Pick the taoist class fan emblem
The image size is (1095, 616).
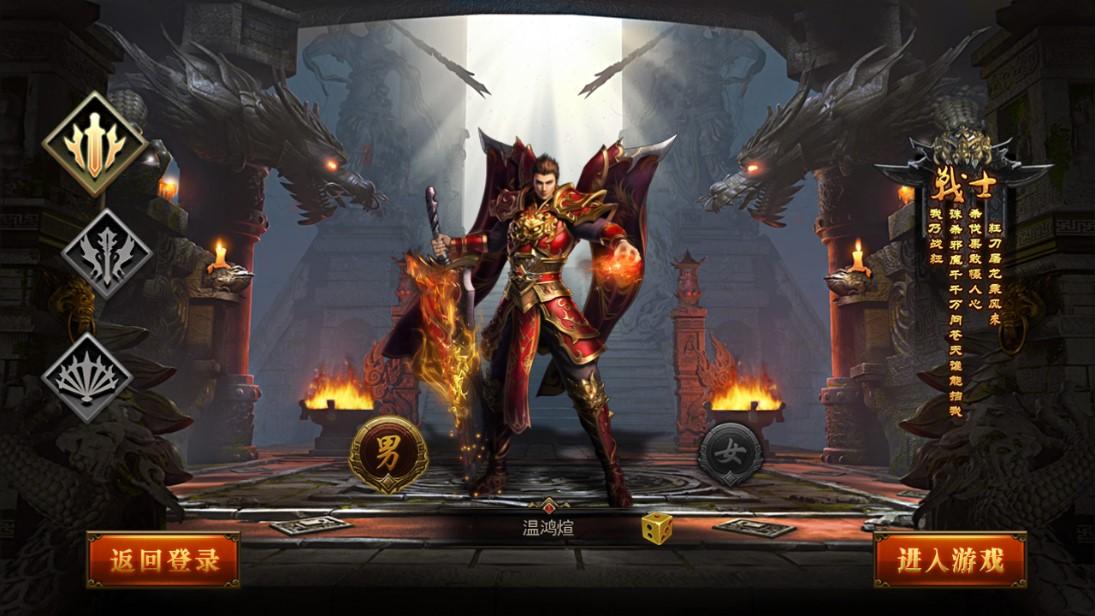click(x=88, y=377)
